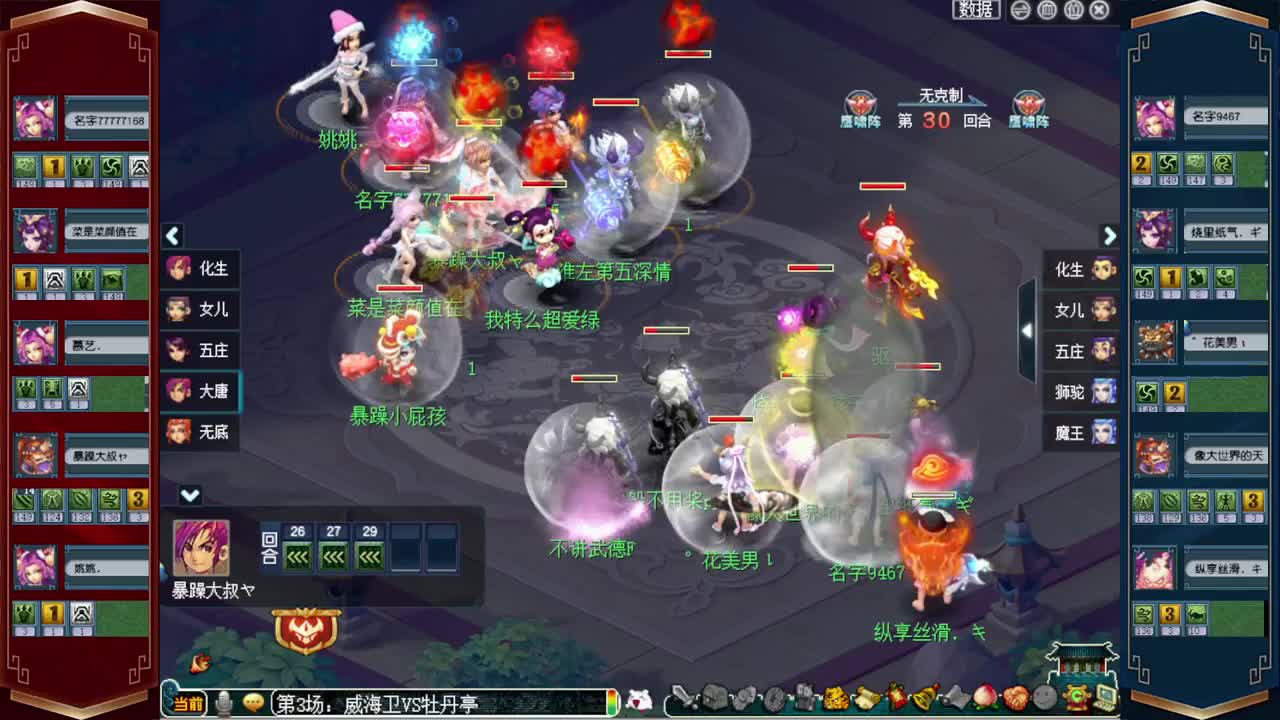Expand the right side list with the right chevron
This screenshot has height=720, width=1280.
1109,236
